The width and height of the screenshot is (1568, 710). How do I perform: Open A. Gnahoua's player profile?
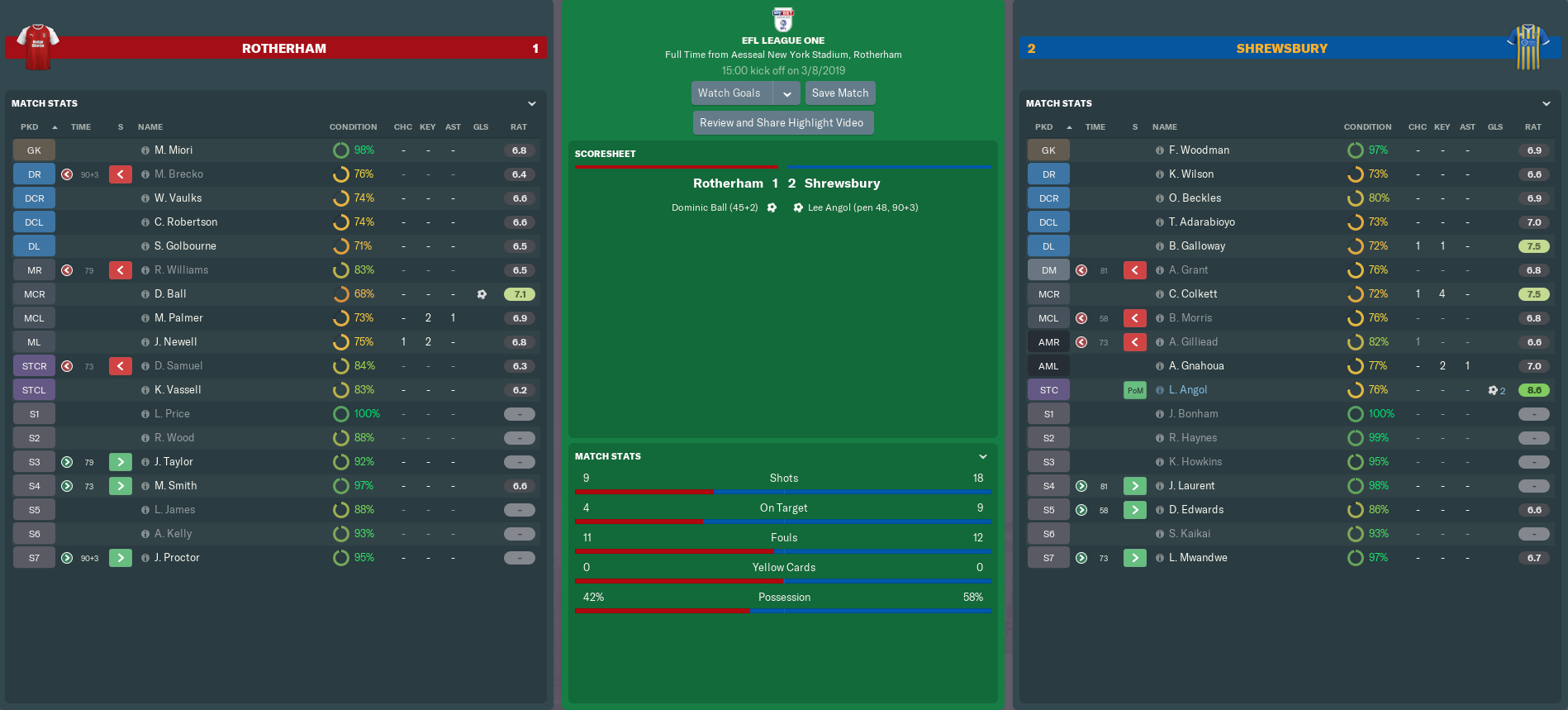(x=1196, y=366)
